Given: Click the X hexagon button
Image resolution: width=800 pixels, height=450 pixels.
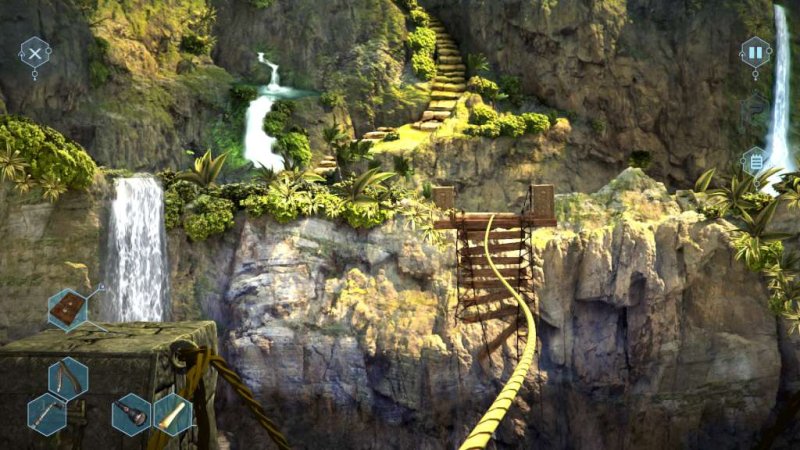Looking at the screenshot, I should (x=35, y=52).
